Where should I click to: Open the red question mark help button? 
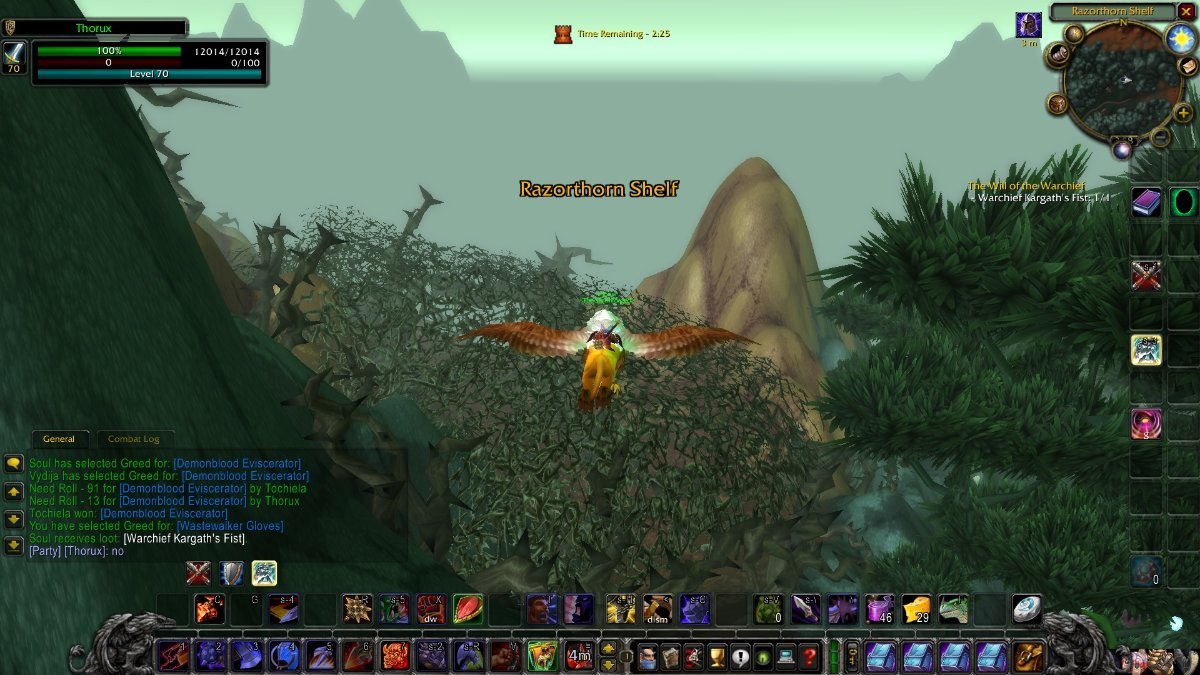click(x=810, y=657)
